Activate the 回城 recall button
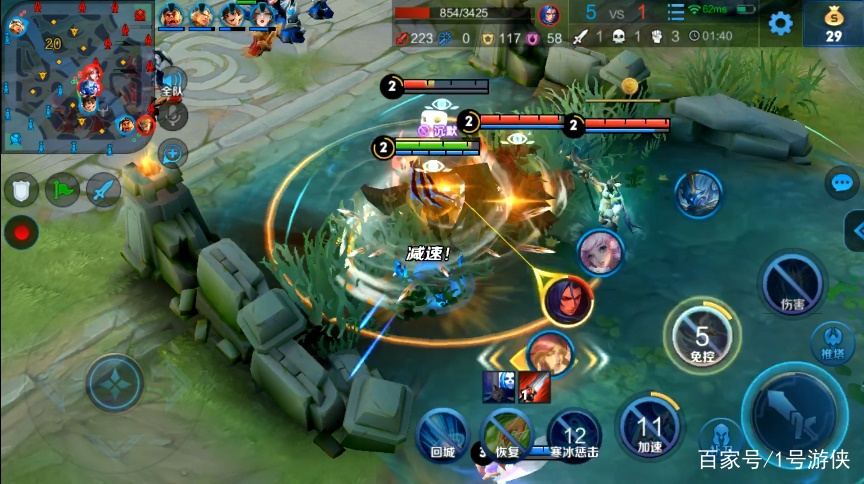 point(442,434)
